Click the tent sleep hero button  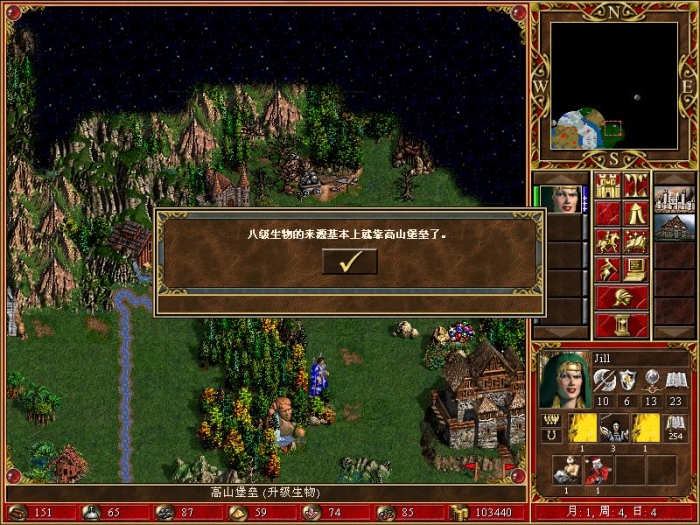pyautogui.click(x=636, y=213)
